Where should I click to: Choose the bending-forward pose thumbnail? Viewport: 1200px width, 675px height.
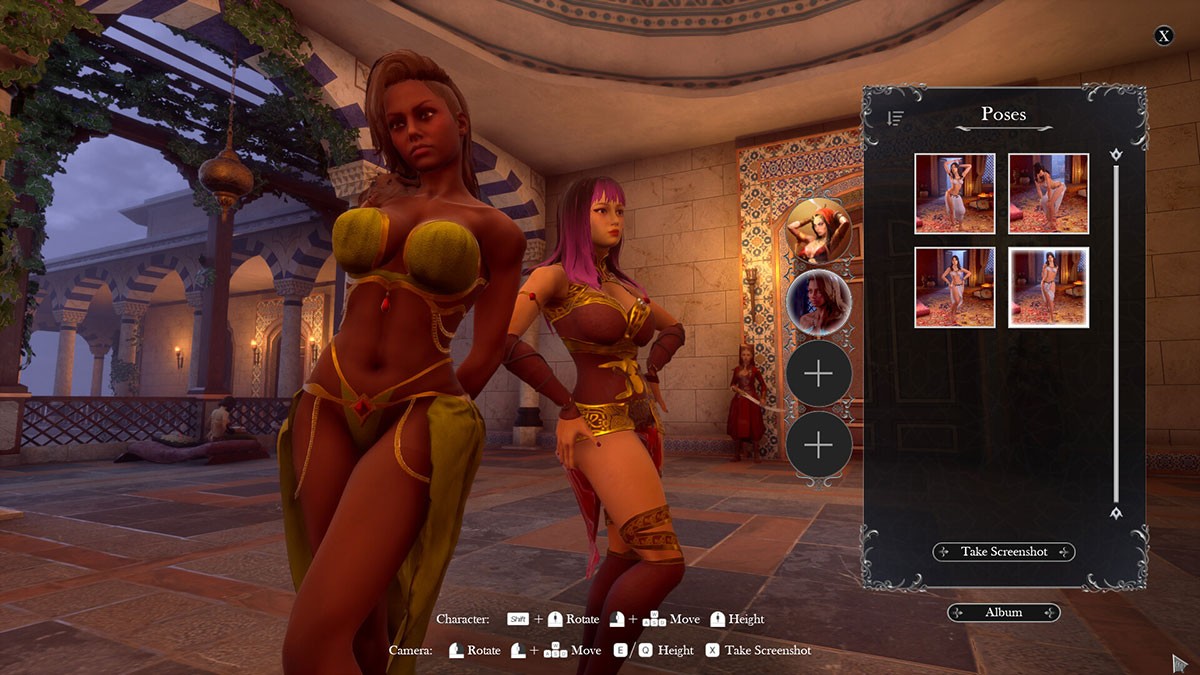[1048, 193]
